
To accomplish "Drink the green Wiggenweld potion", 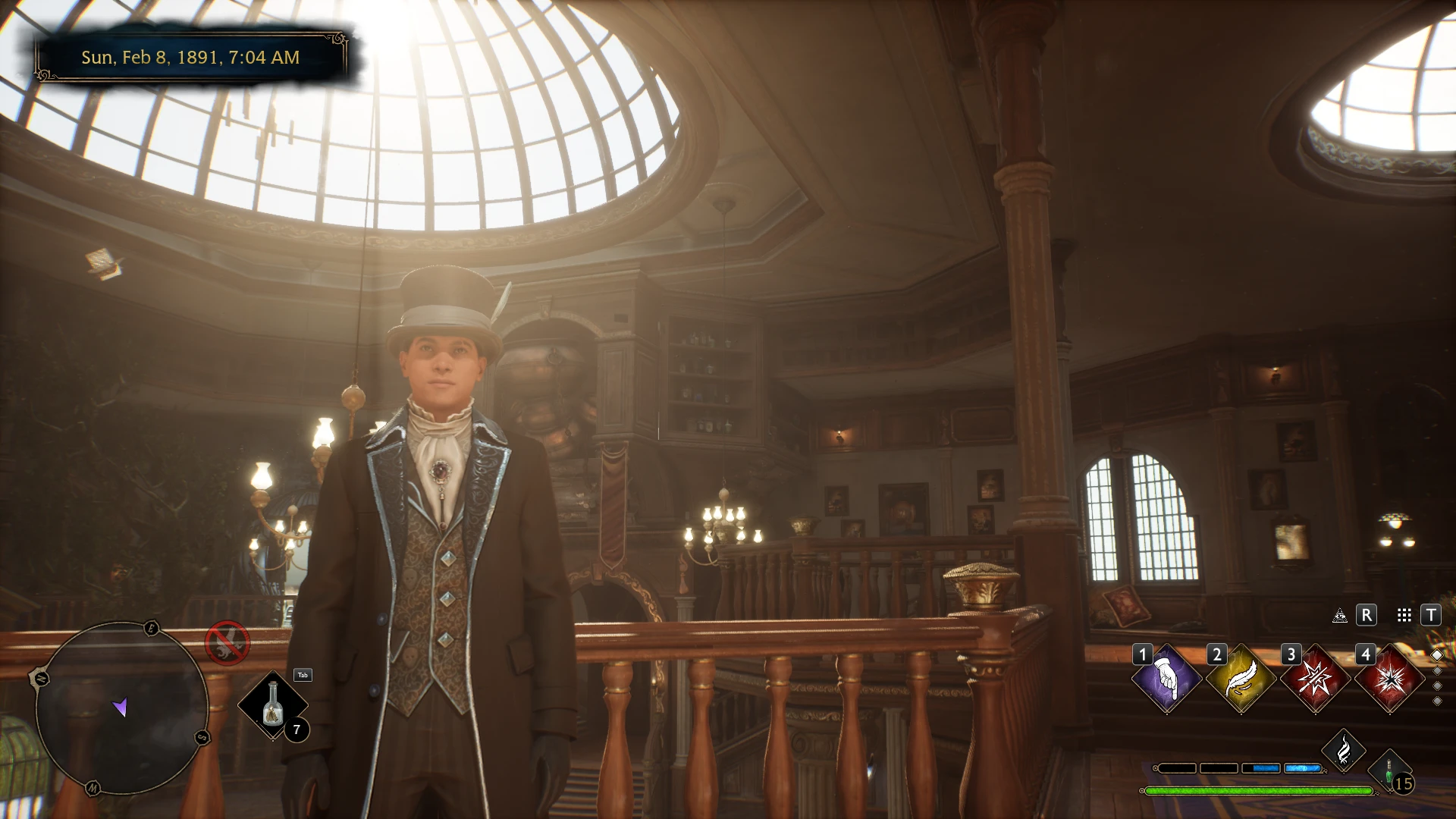I will click(1389, 772).
